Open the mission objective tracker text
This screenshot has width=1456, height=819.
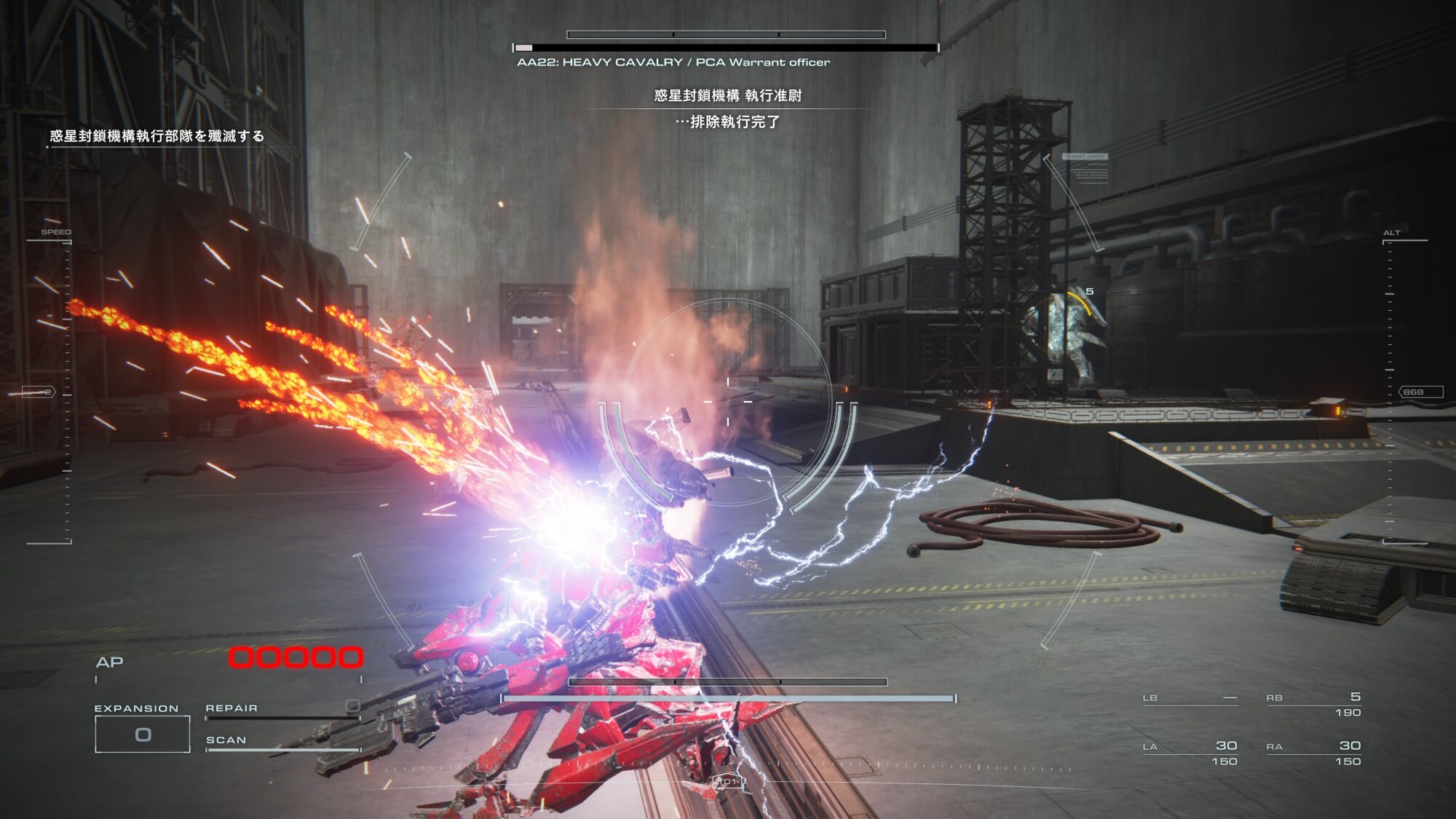point(157,136)
